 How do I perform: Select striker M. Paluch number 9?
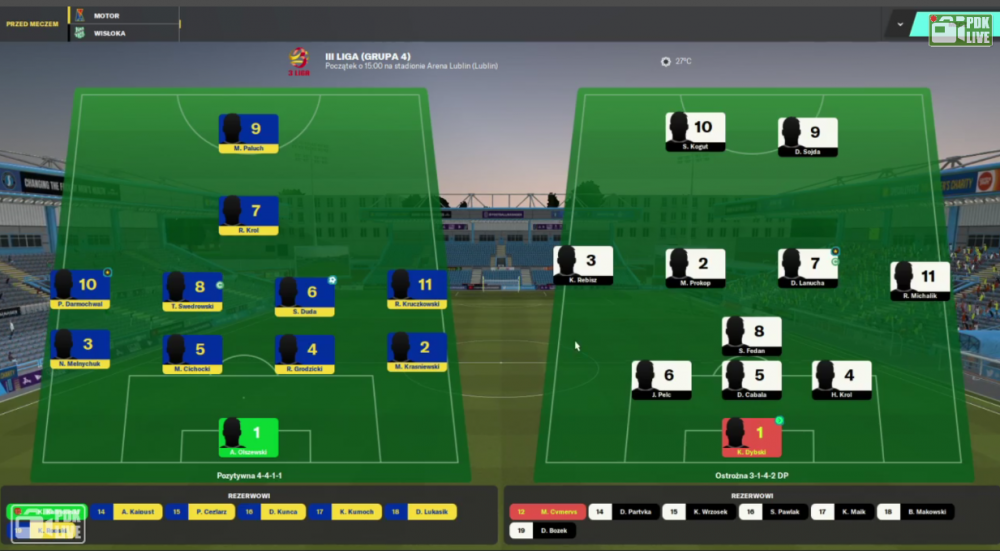pos(248,133)
